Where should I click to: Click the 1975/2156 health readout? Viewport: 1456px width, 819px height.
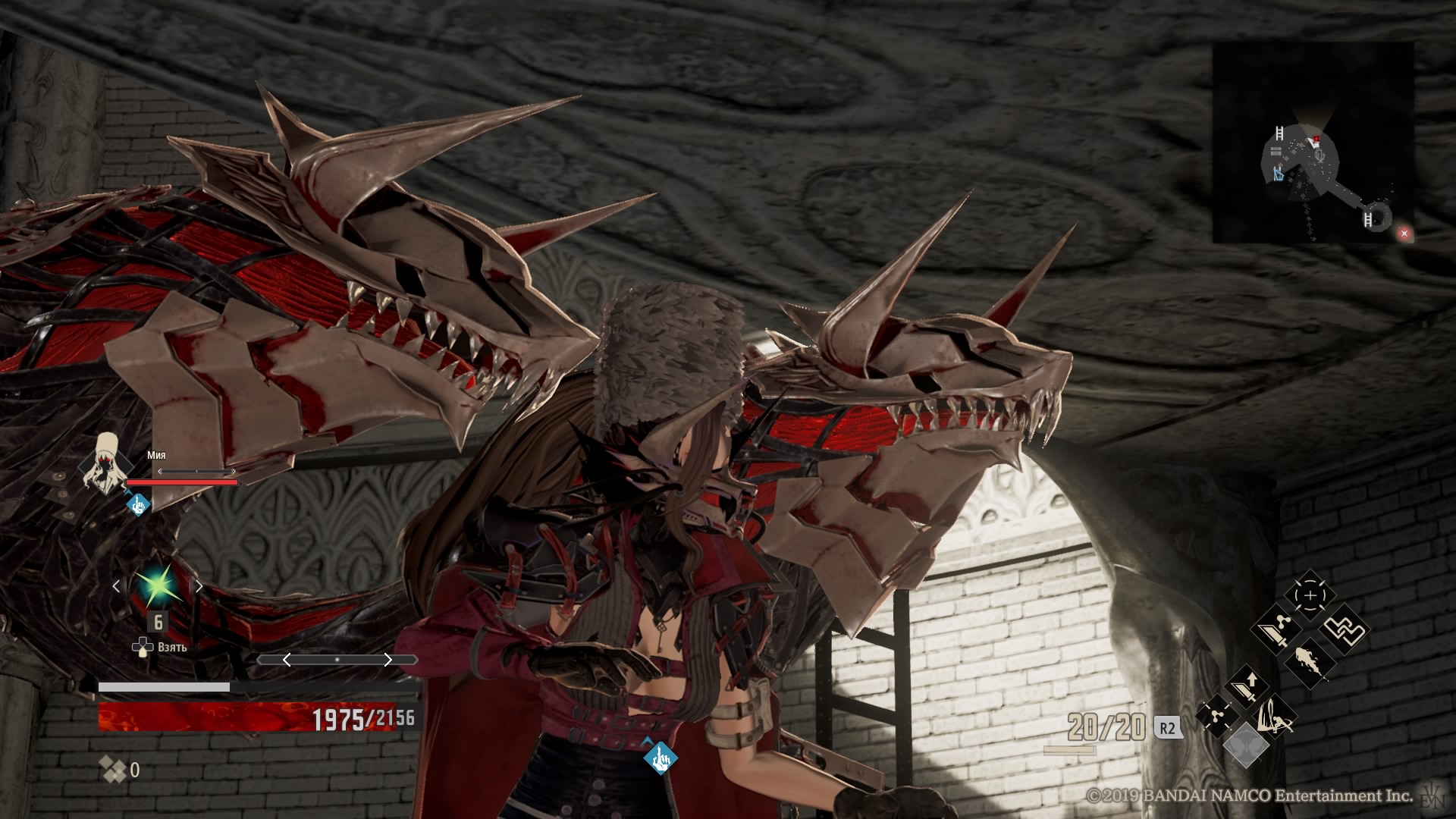pyautogui.click(x=362, y=717)
